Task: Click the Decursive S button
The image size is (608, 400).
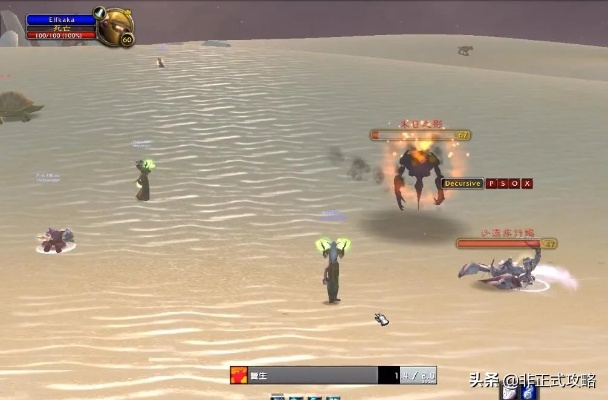Action: pos(503,184)
